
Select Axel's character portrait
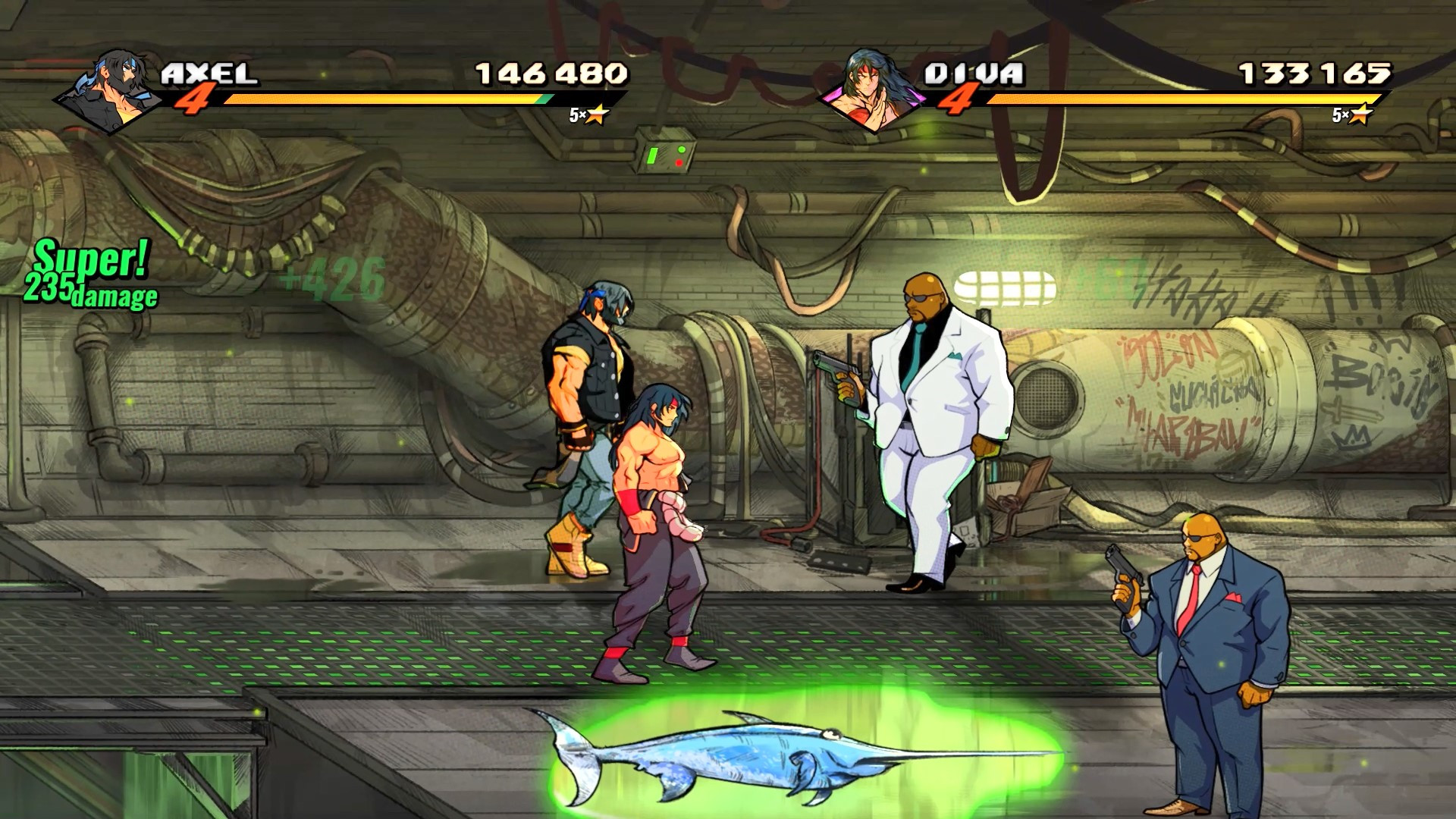pyautogui.click(x=106, y=91)
